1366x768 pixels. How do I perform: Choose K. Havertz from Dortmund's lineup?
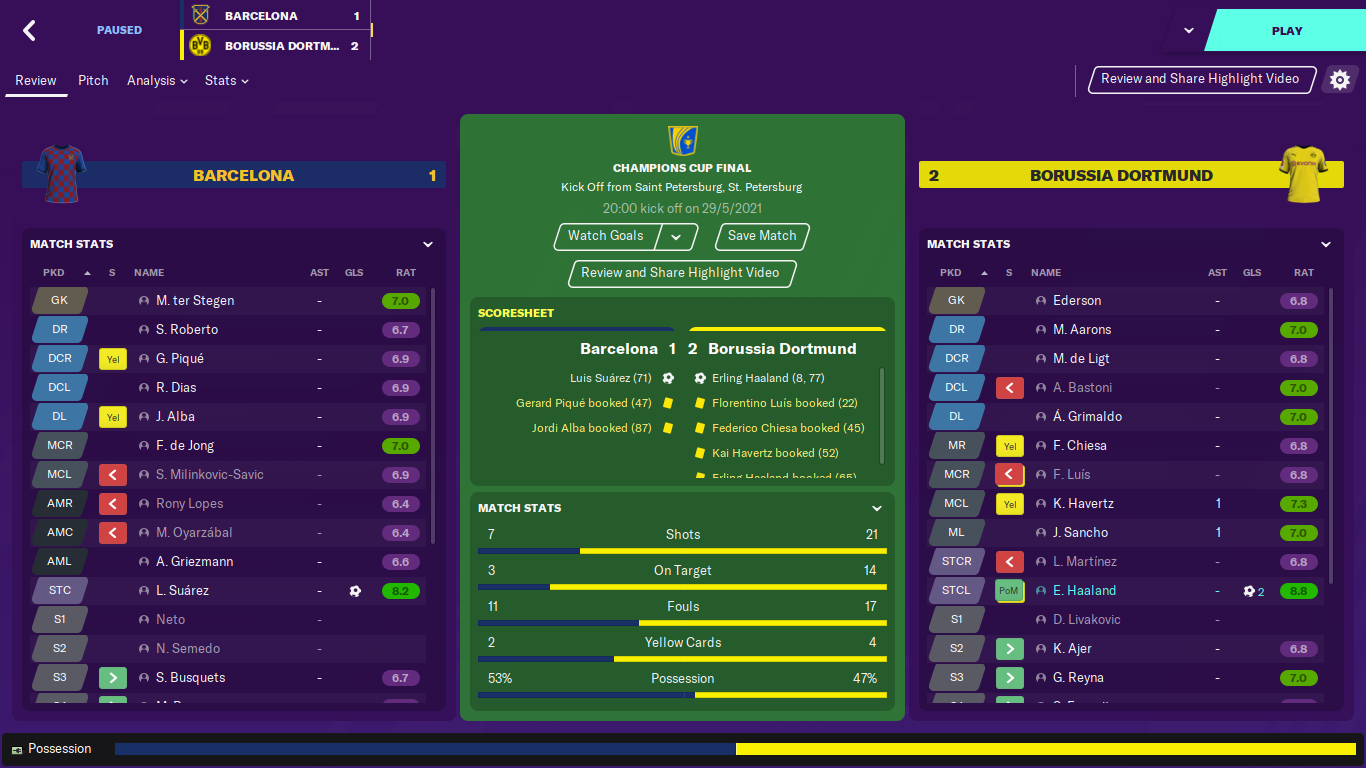click(x=1083, y=504)
